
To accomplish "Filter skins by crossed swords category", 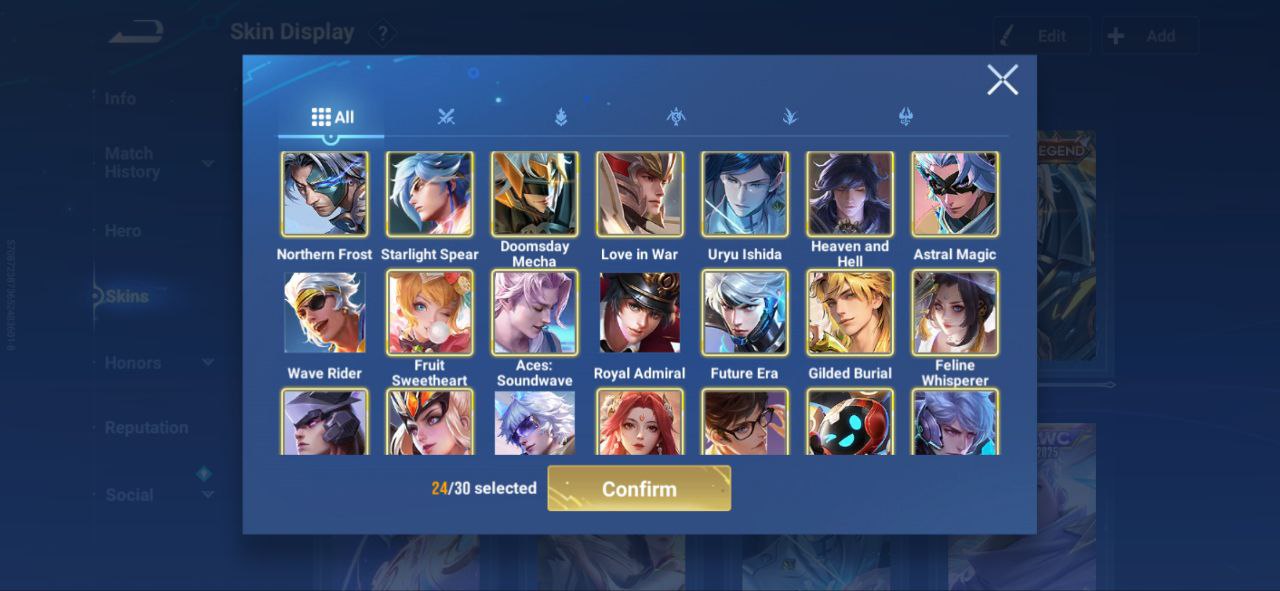I will point(446,117).
